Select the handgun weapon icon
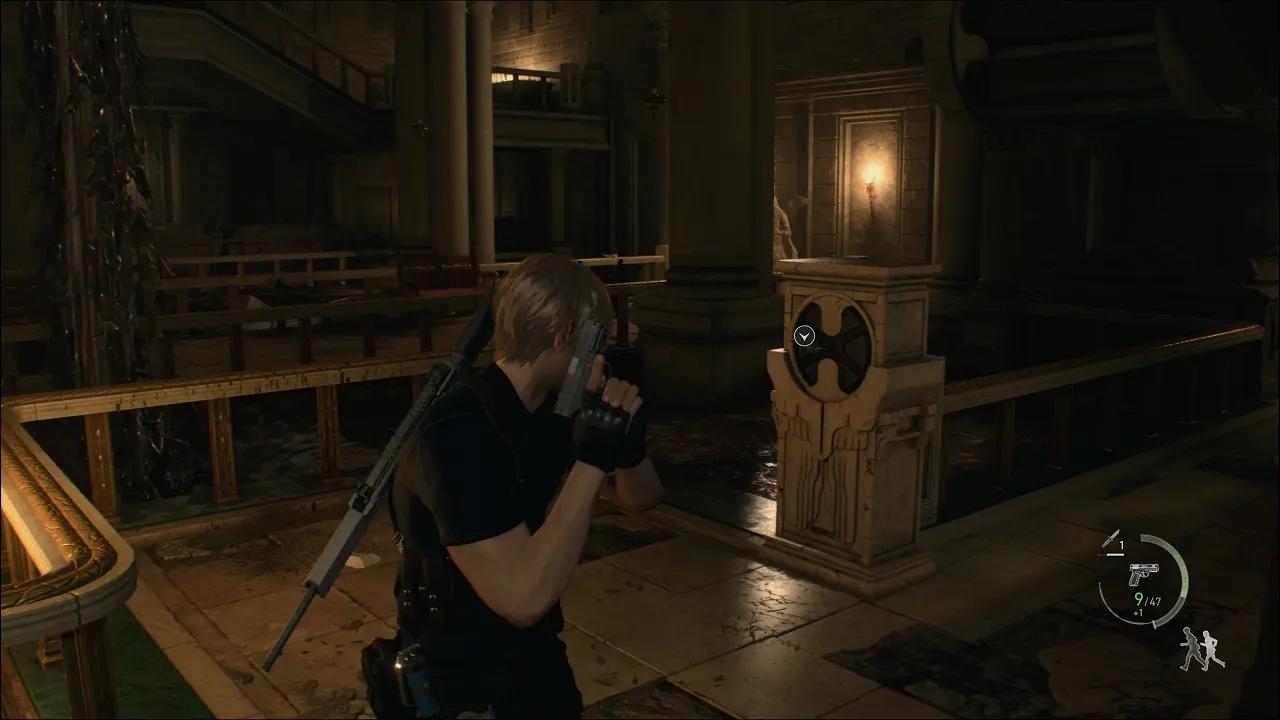1280x720 pixels. tap(1142, 575)
